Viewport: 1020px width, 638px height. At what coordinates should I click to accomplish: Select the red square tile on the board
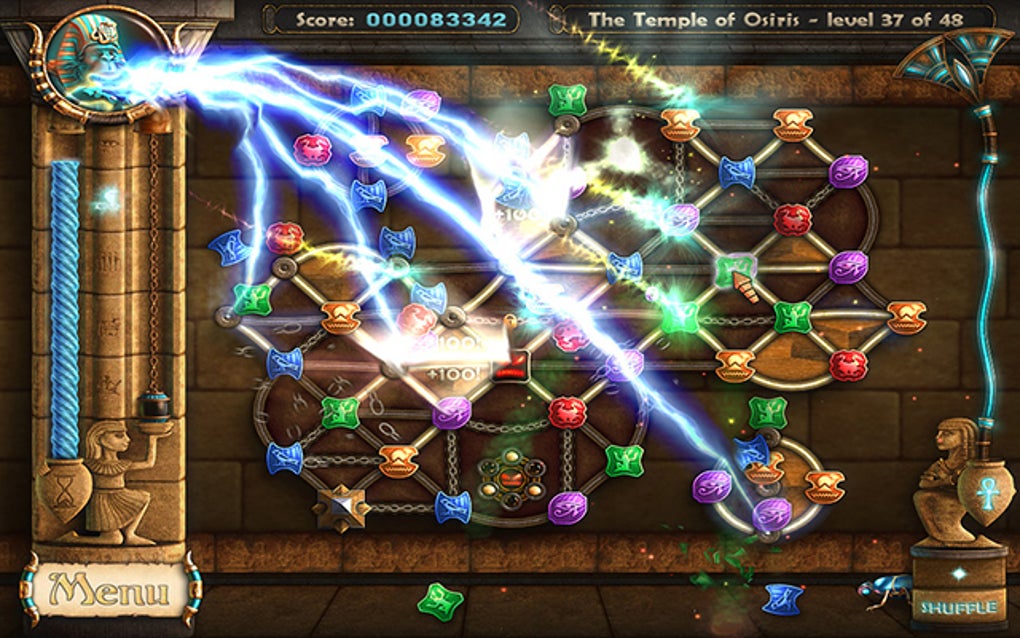(514, 363)
